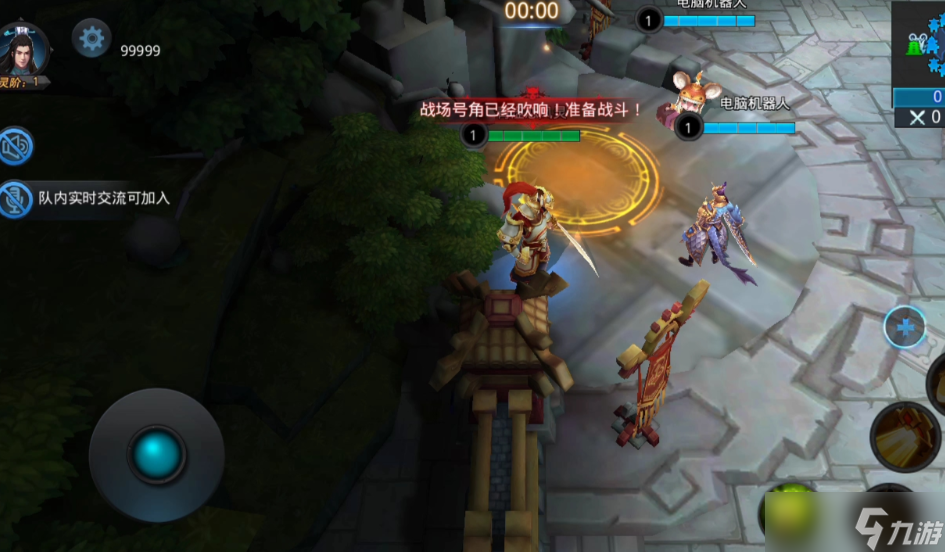This screenshot has height=552, width=945.
Task: Tap the virtual joystick's cyan knob
Action: click(157, 454)
